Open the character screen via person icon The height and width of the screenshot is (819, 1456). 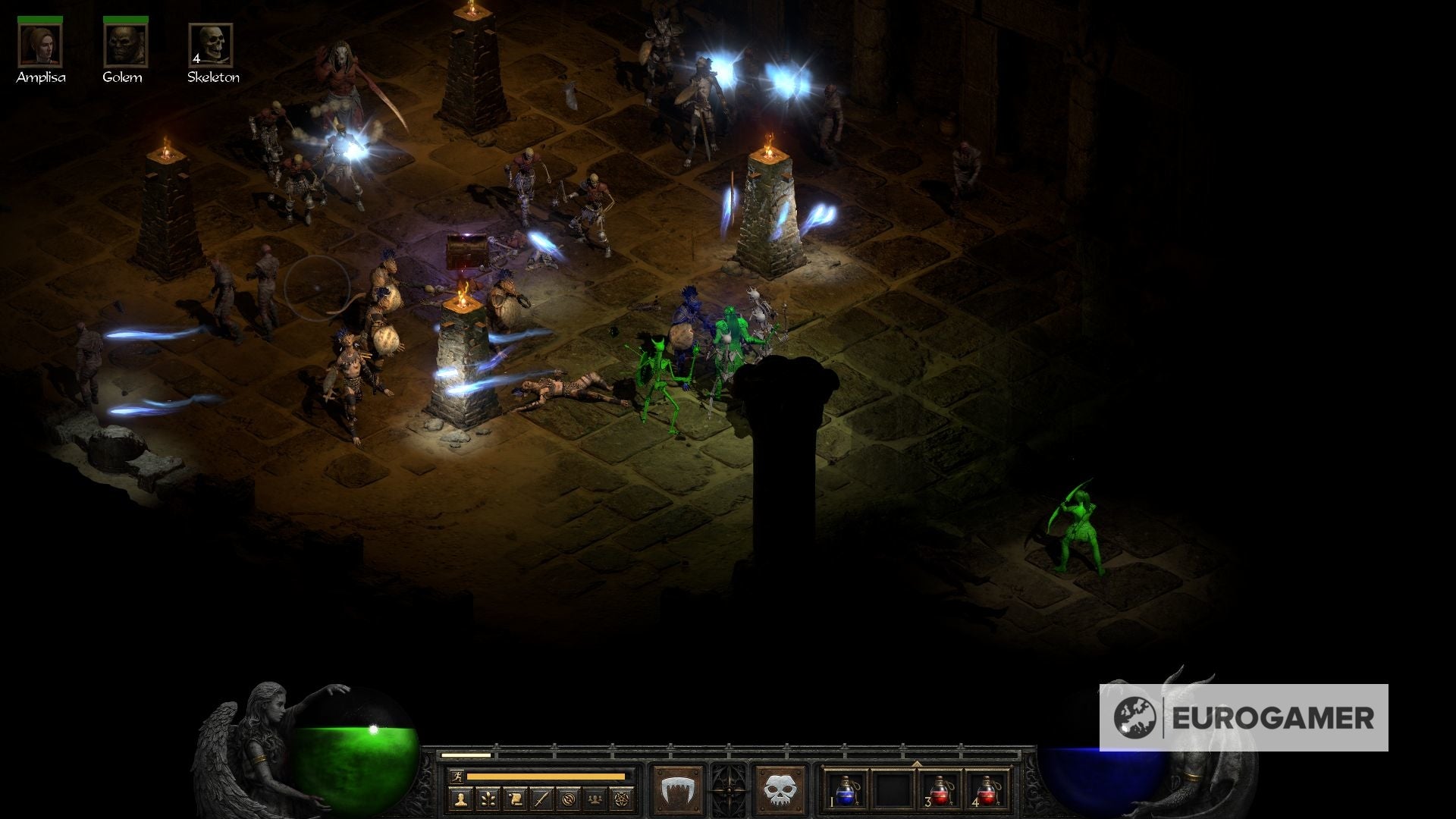point(460,799)
